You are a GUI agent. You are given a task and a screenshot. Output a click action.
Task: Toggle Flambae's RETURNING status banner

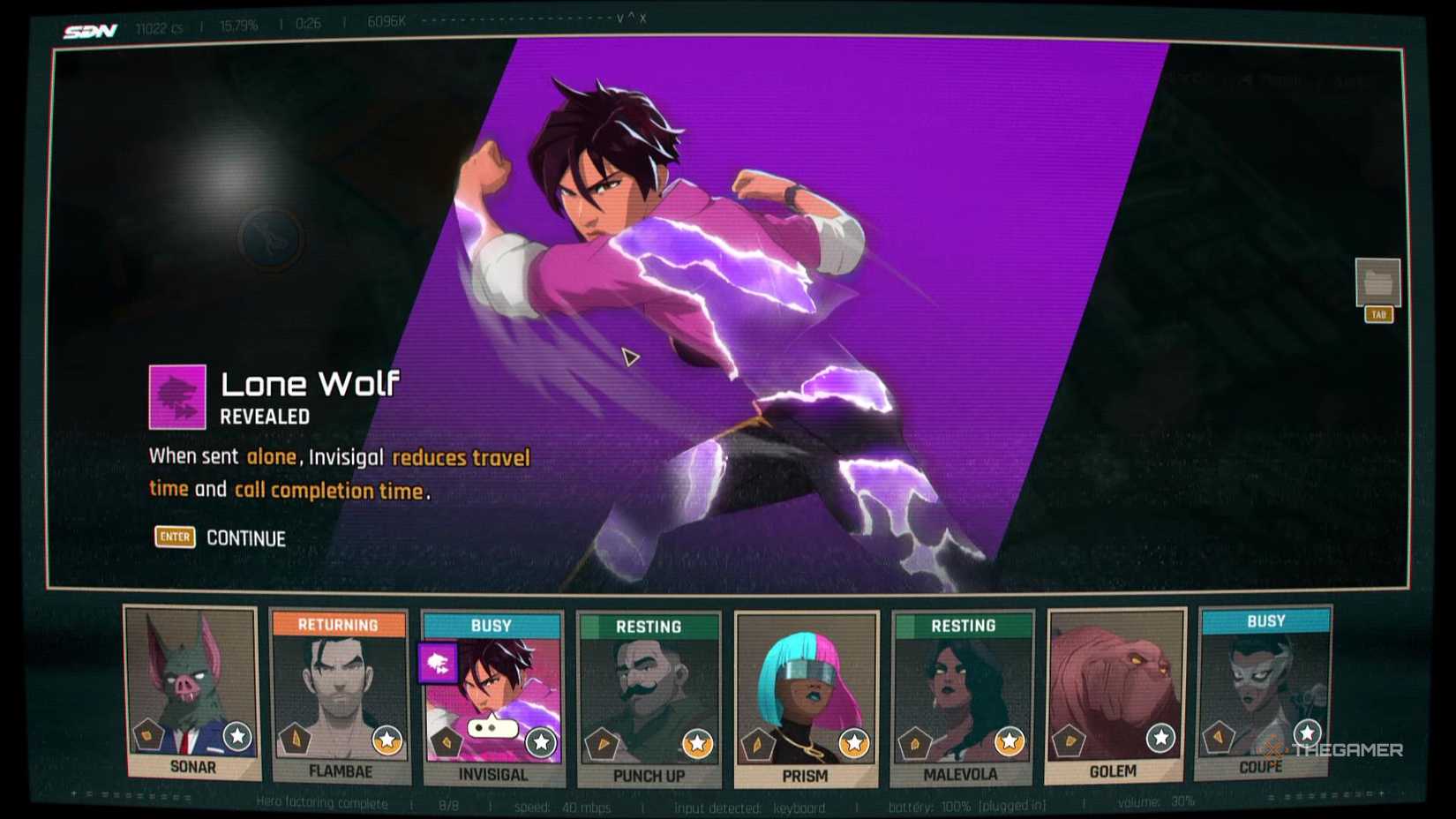339,626
